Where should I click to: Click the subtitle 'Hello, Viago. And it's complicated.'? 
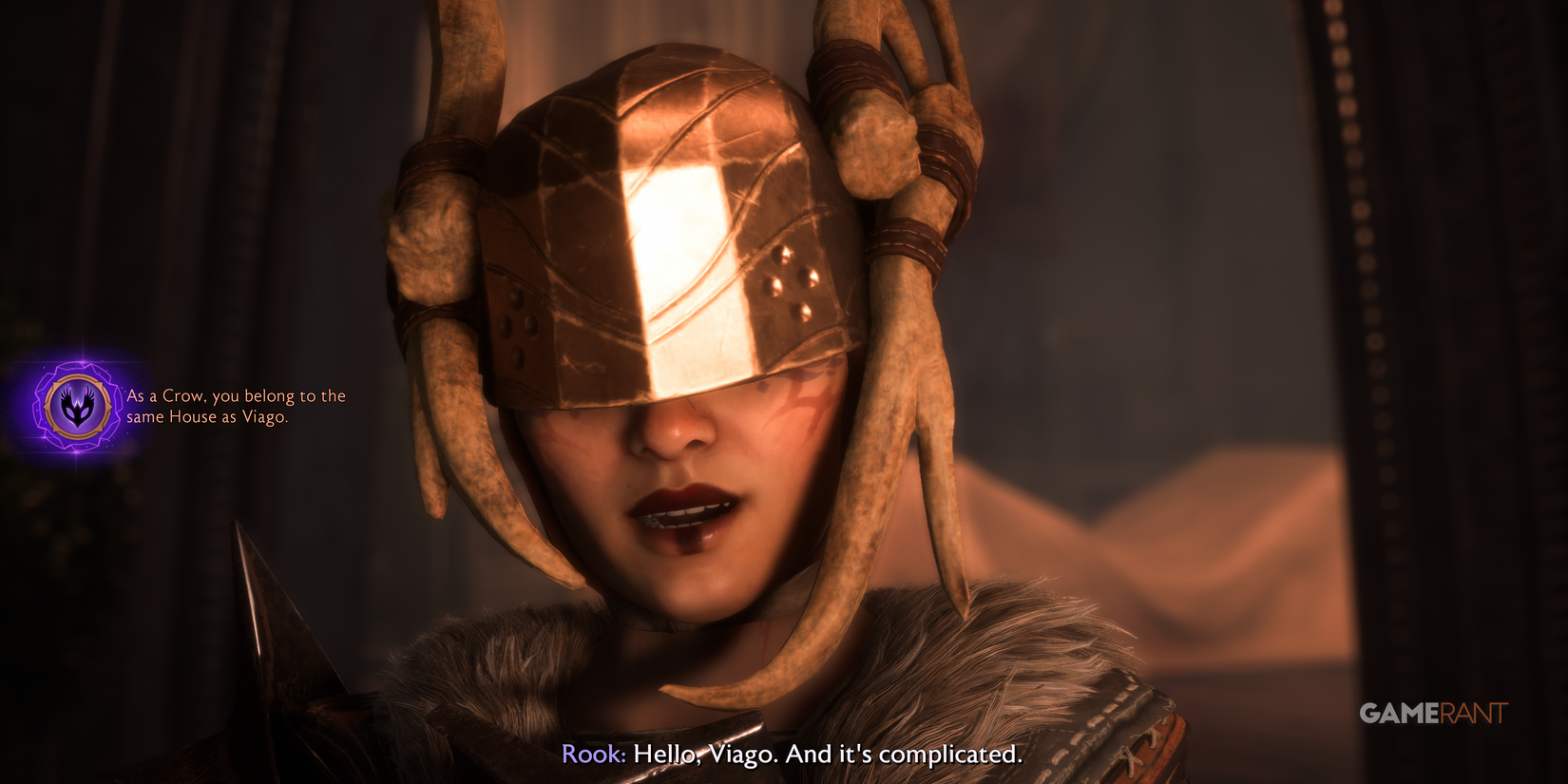point(827,757)
